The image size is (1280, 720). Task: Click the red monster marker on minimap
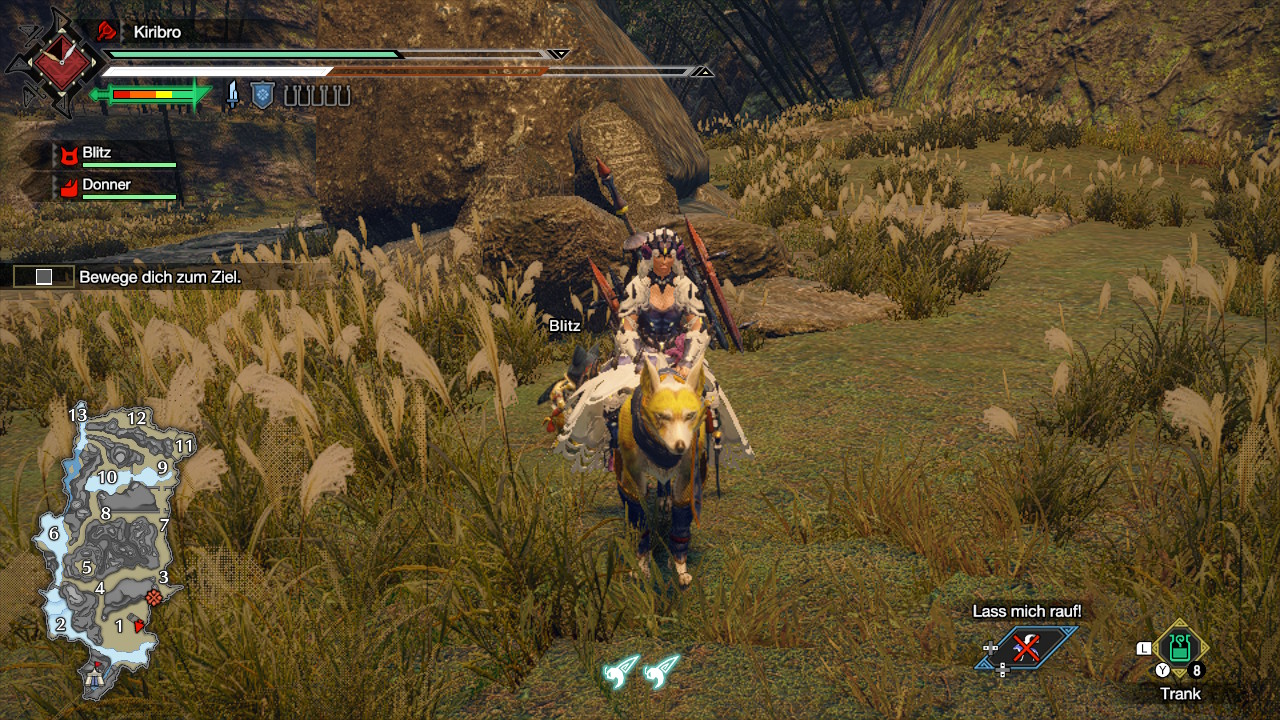[x=153, y=597]
